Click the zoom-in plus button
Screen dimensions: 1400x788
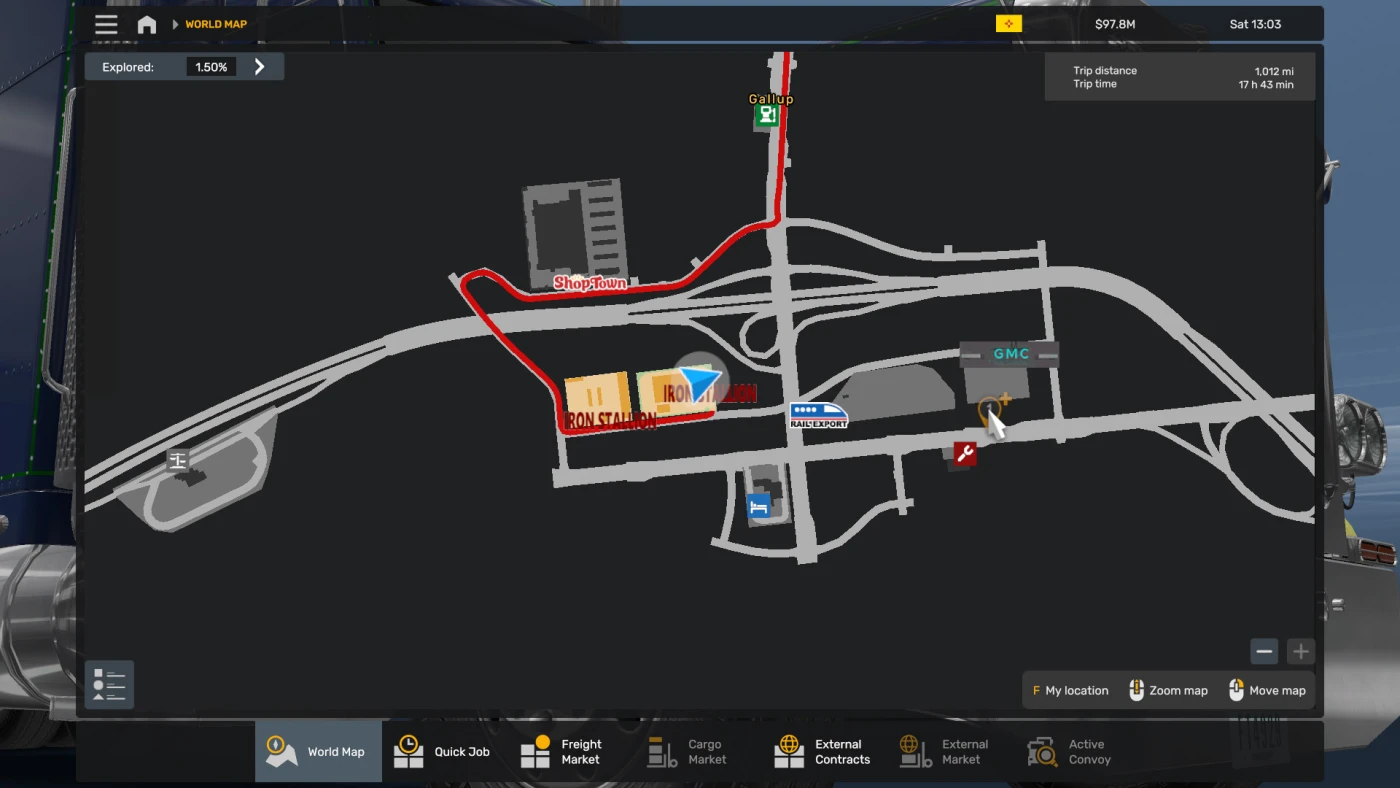pos(1300,651)
